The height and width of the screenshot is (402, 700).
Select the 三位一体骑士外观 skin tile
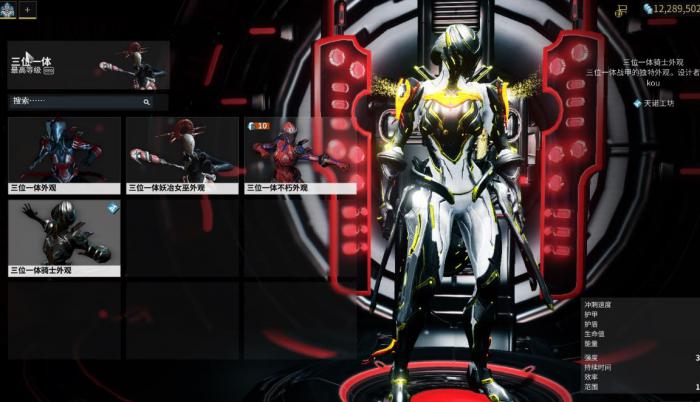pos(64,238)
